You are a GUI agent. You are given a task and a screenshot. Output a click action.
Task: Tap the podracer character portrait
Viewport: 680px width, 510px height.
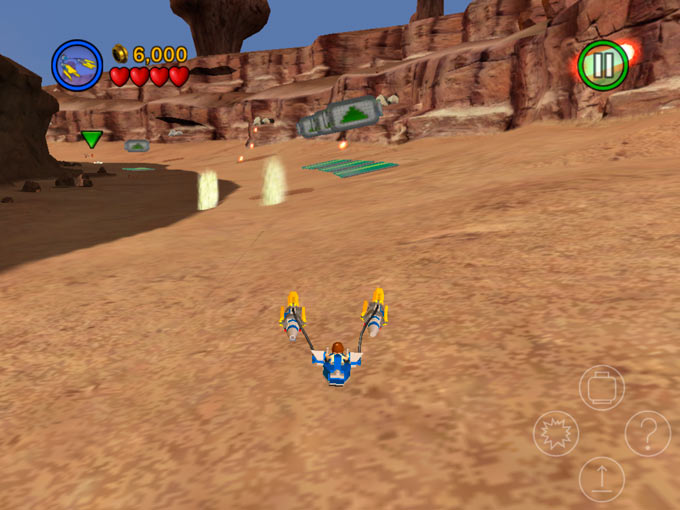coord(77,65)
